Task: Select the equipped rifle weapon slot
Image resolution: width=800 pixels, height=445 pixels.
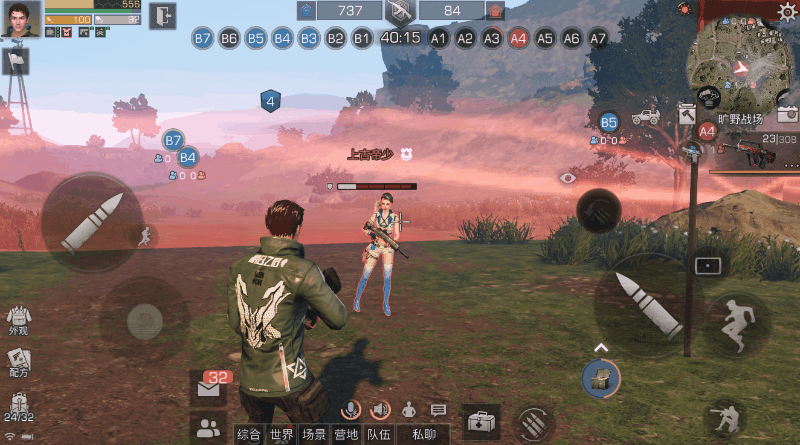Action: 748,152
